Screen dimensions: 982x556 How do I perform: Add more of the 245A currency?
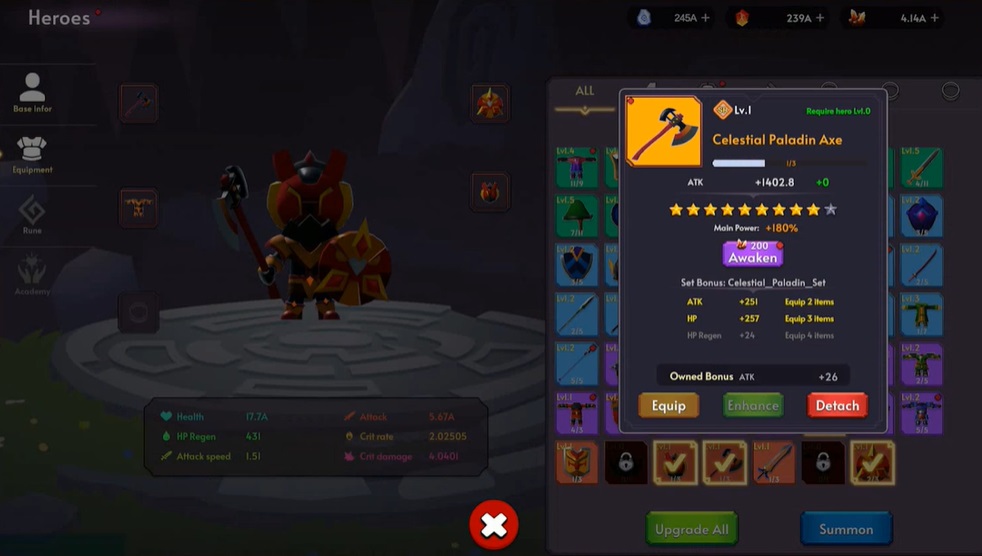pyautogui.click(x=706, y=18)
